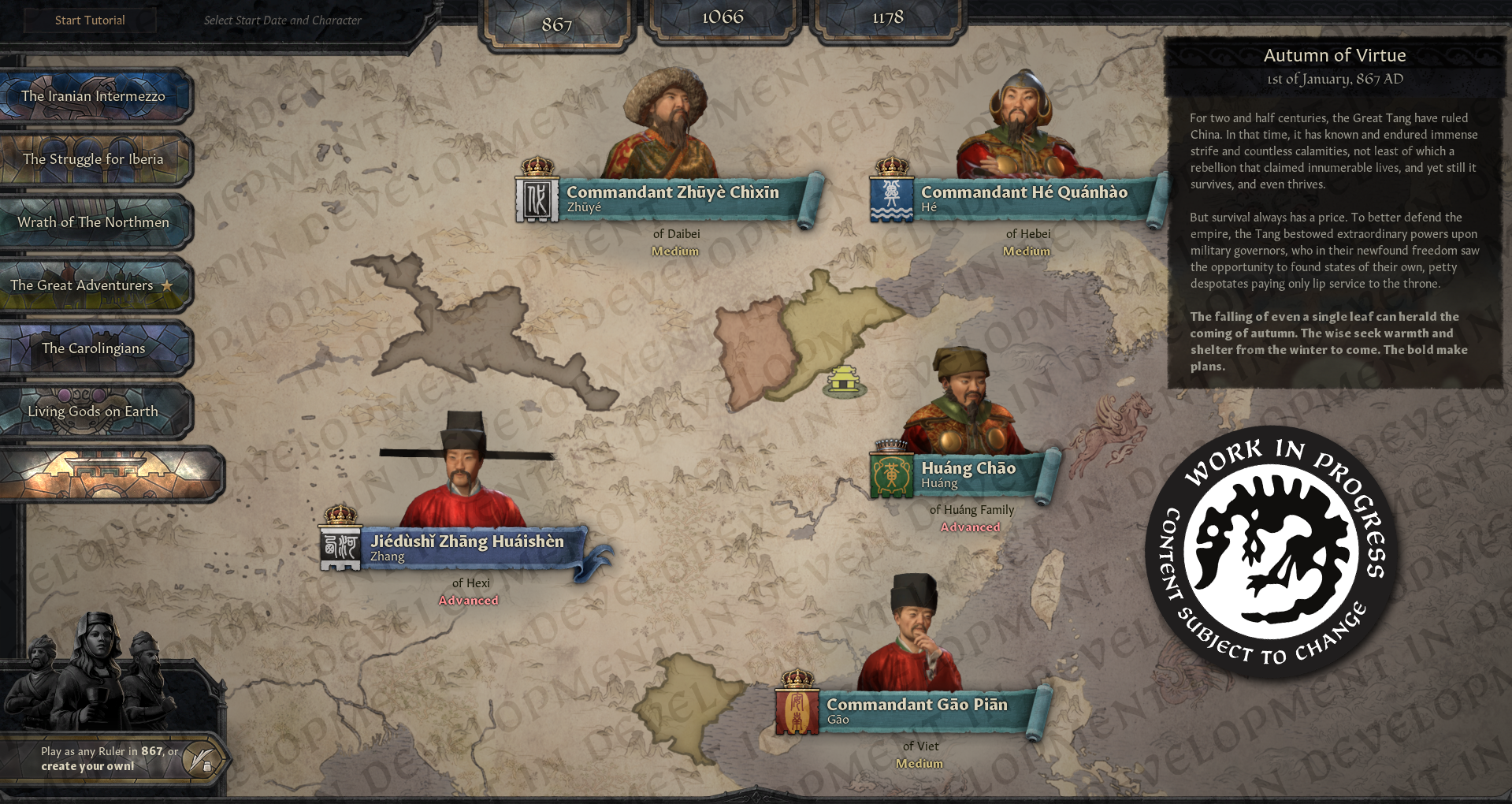This screenshot has height=804, width=1512.
Task: Choose The Carolingians bookmark
Action: (x=94, y=348)
